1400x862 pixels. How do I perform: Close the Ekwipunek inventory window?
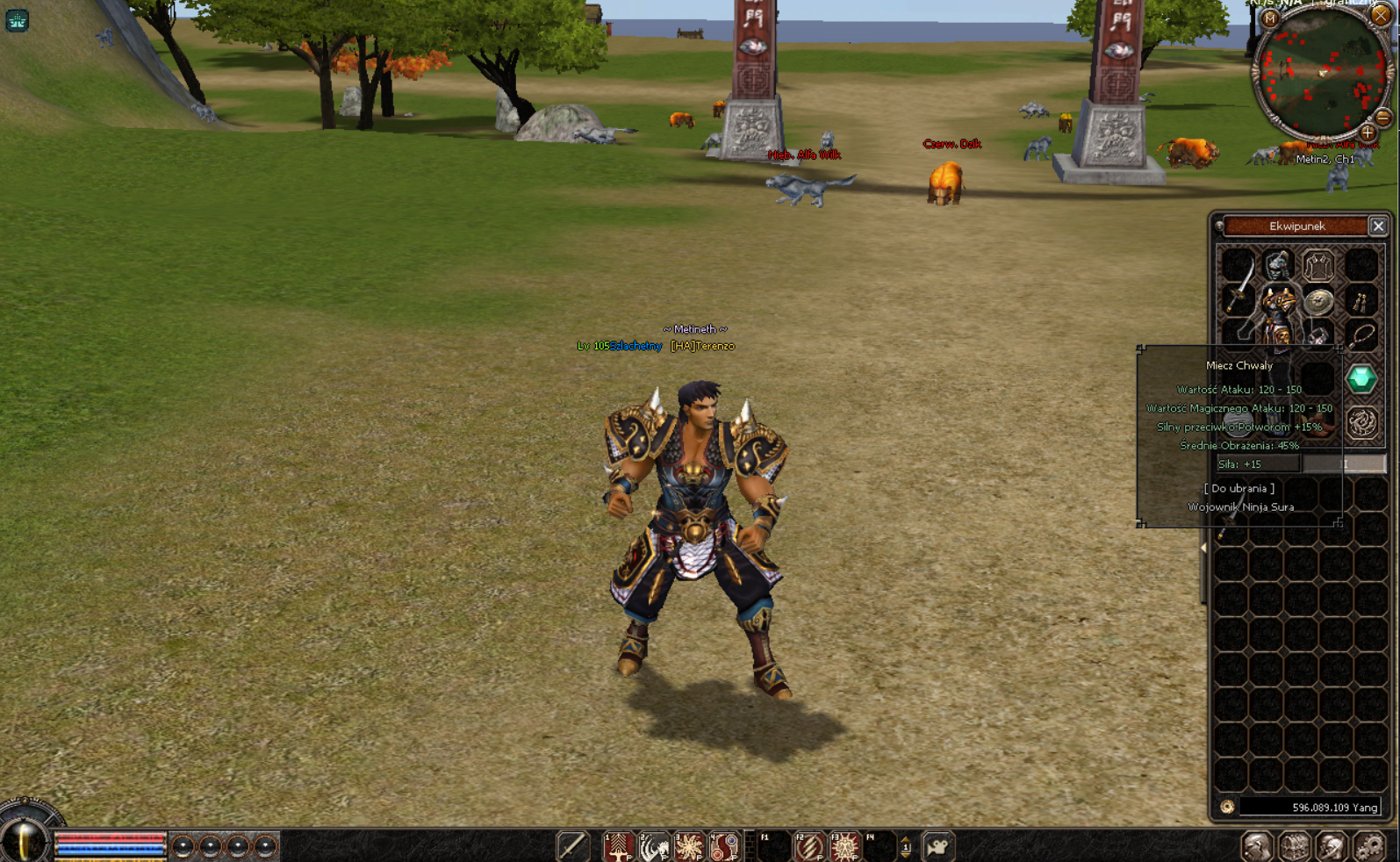[x=1378, y=226]
